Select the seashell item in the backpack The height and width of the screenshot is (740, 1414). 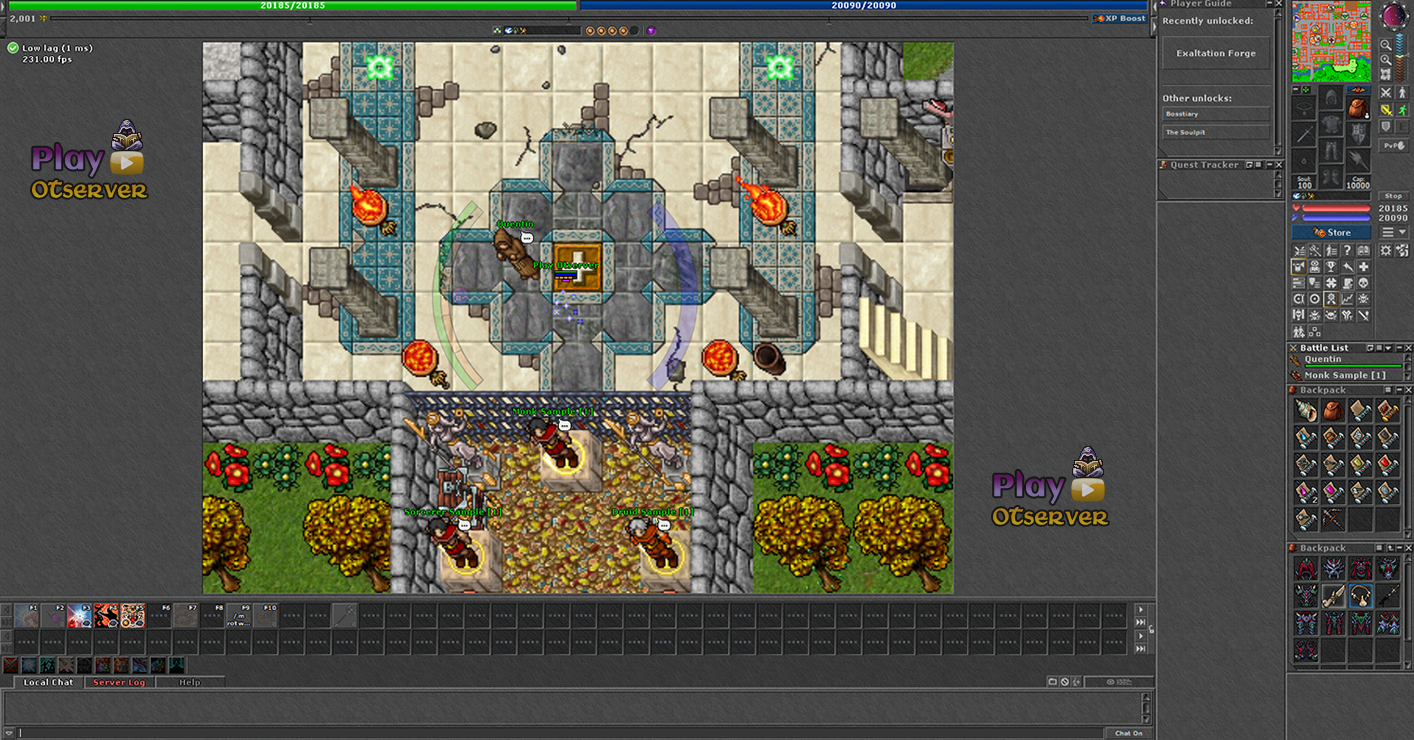coord(1305,411)
